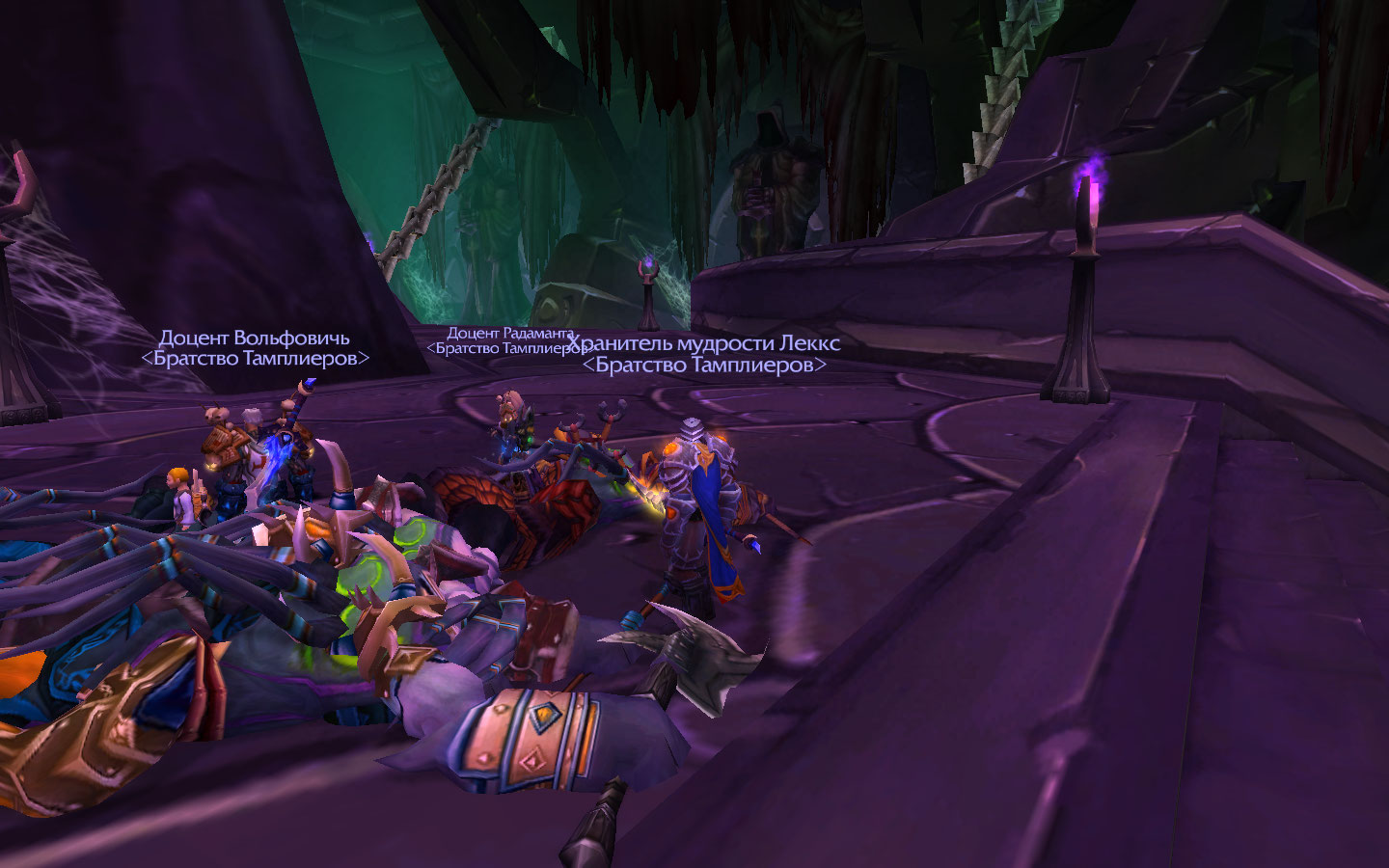Select the Доцент Вольфович name label

coord(255,339)
